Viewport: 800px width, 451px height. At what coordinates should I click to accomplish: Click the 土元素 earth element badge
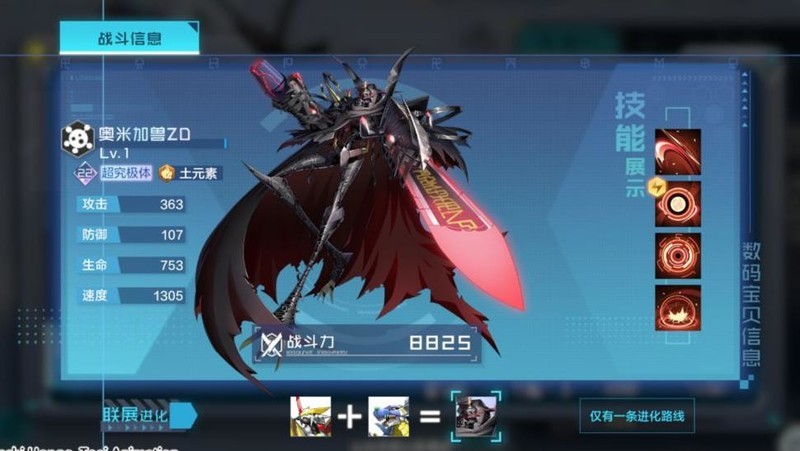(x=190, y=173)
